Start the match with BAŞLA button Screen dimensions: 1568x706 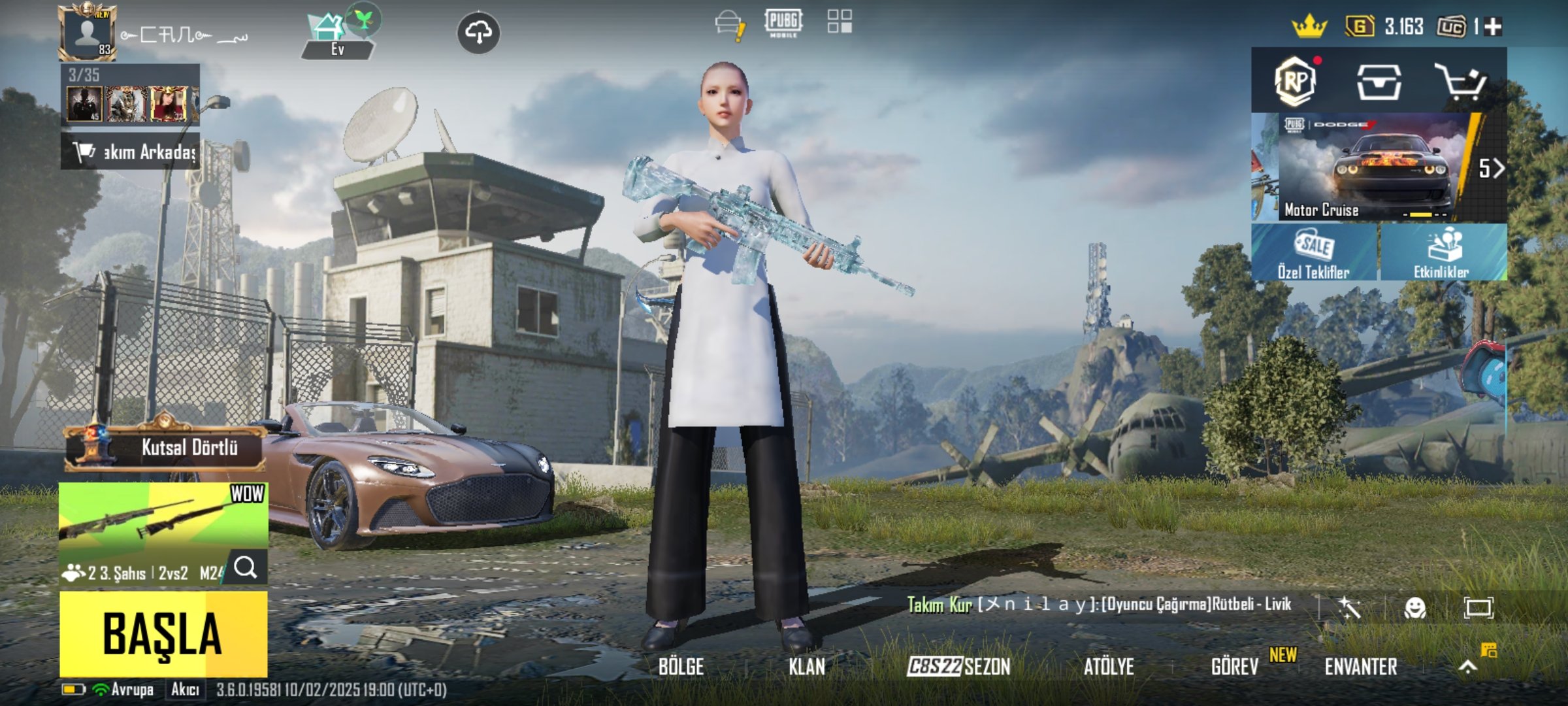163,634
